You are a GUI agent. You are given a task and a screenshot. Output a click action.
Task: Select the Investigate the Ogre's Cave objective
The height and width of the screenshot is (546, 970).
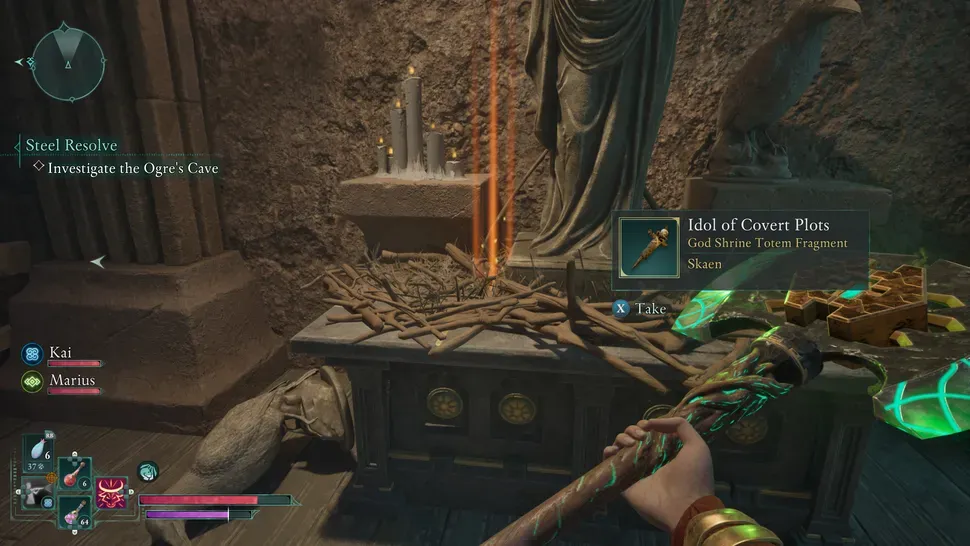click(x=132, y=168)
